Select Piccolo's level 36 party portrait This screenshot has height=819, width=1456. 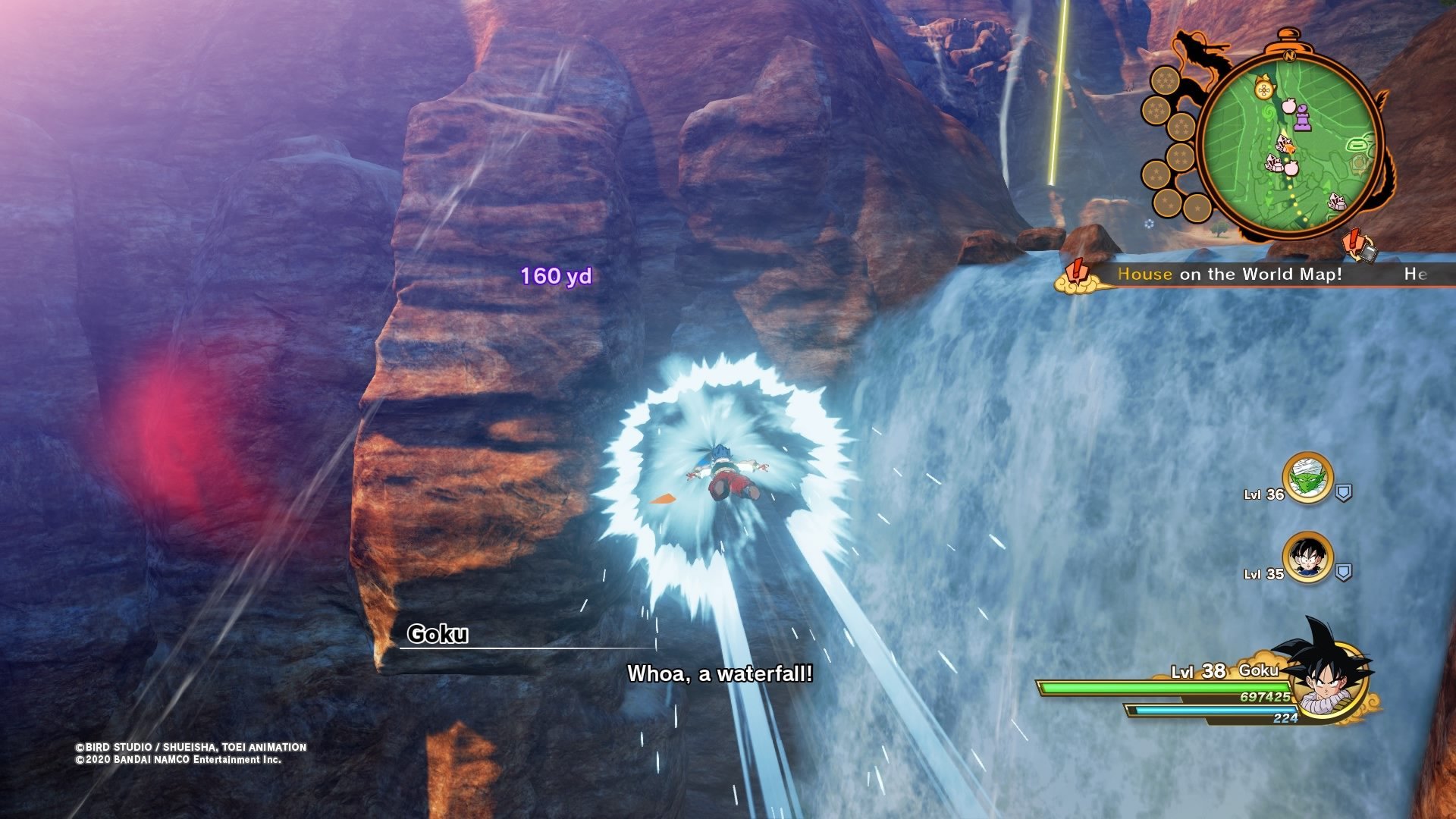pos(1307,478)
